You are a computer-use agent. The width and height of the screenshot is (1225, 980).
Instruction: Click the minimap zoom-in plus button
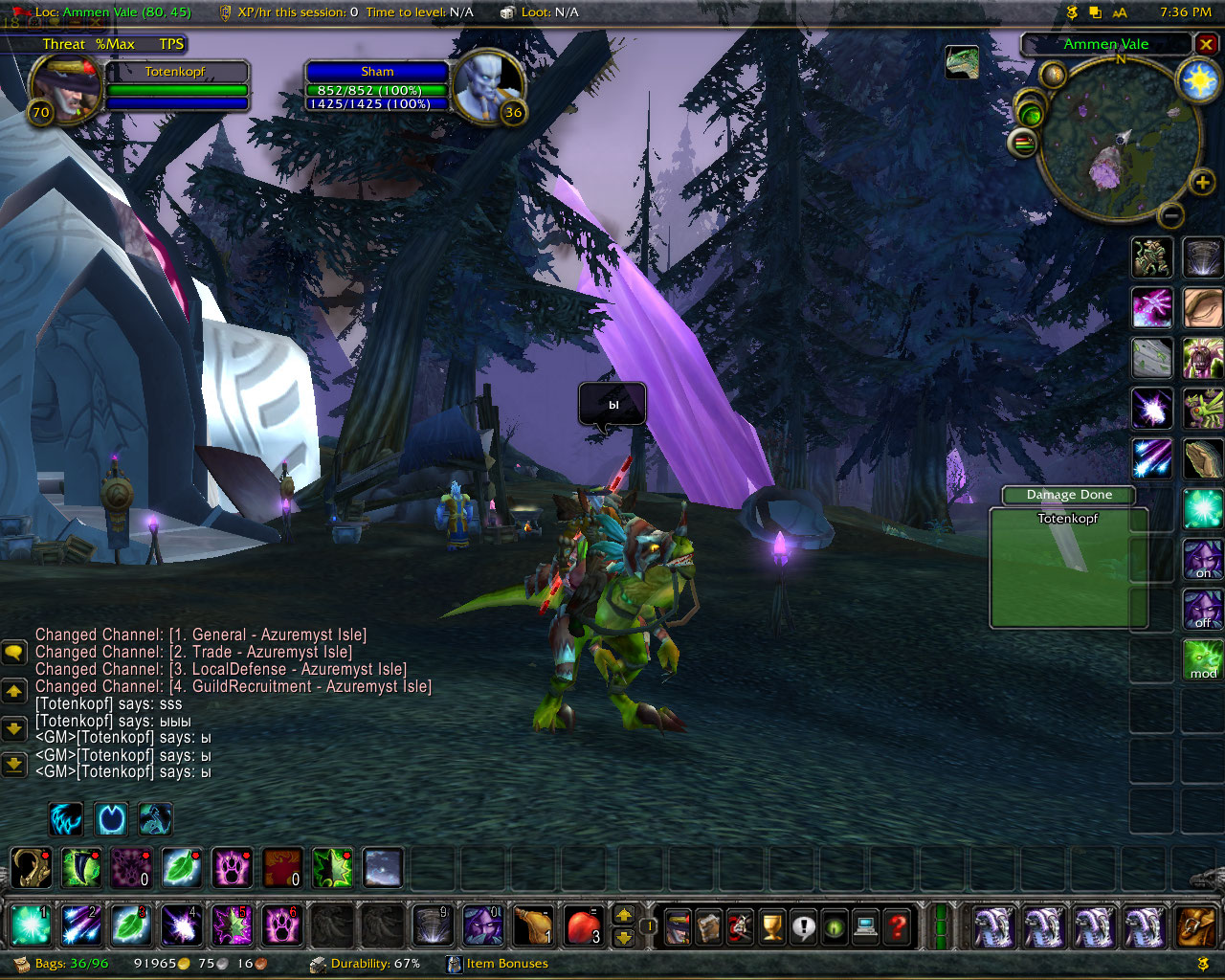click(x=1202, y=182)
